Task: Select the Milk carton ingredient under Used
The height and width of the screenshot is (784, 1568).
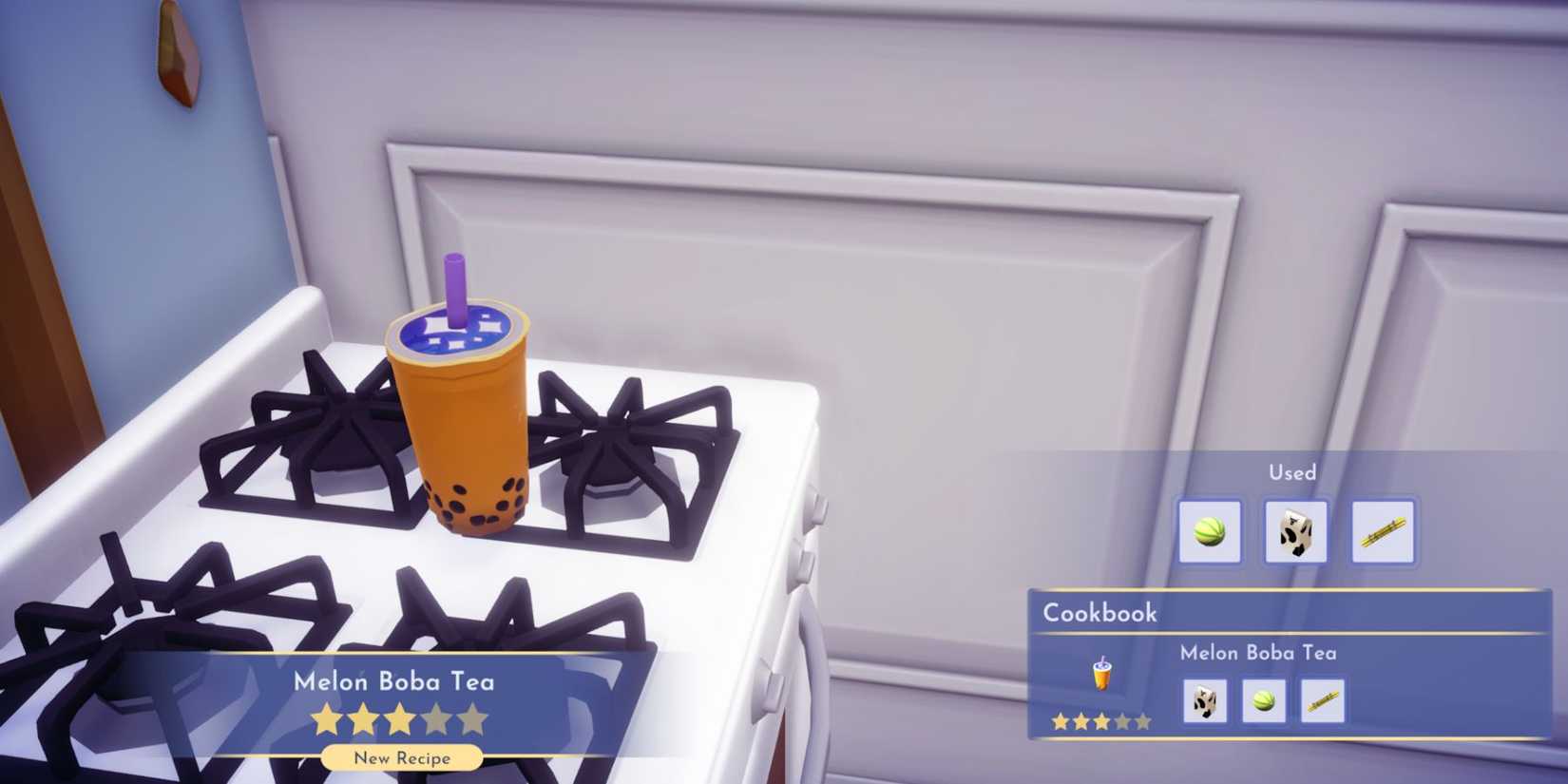Action: 1295,533
